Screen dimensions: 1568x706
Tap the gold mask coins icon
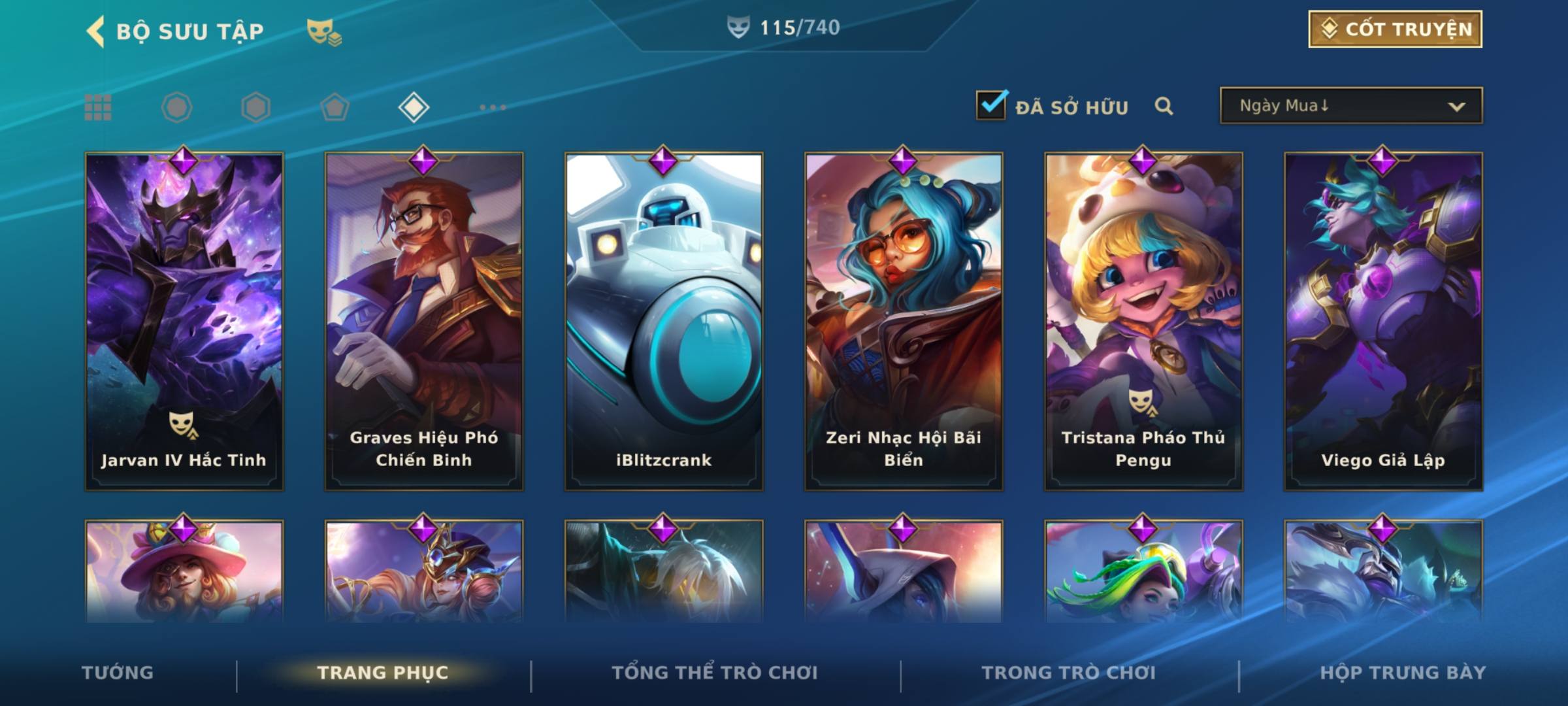click(x=324, y=32)
